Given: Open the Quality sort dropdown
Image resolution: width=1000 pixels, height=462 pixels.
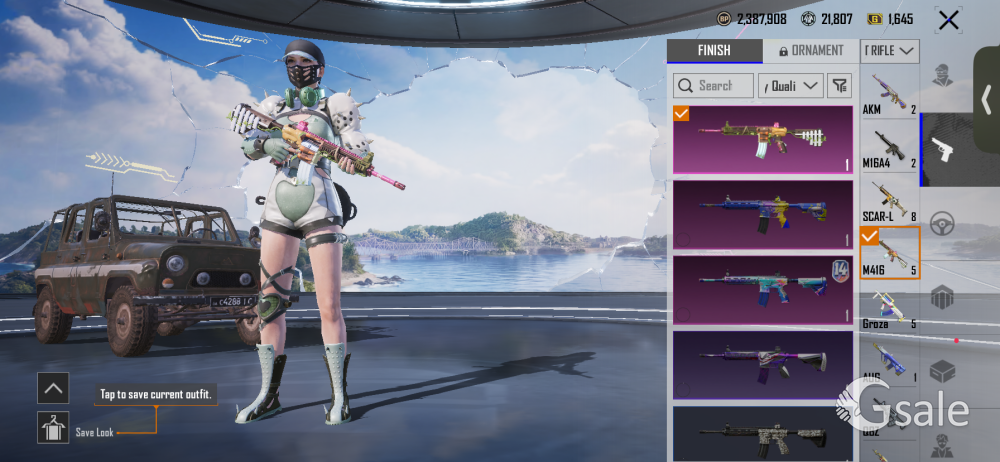Looking at the screenshot, I should [x=791, y=86].
